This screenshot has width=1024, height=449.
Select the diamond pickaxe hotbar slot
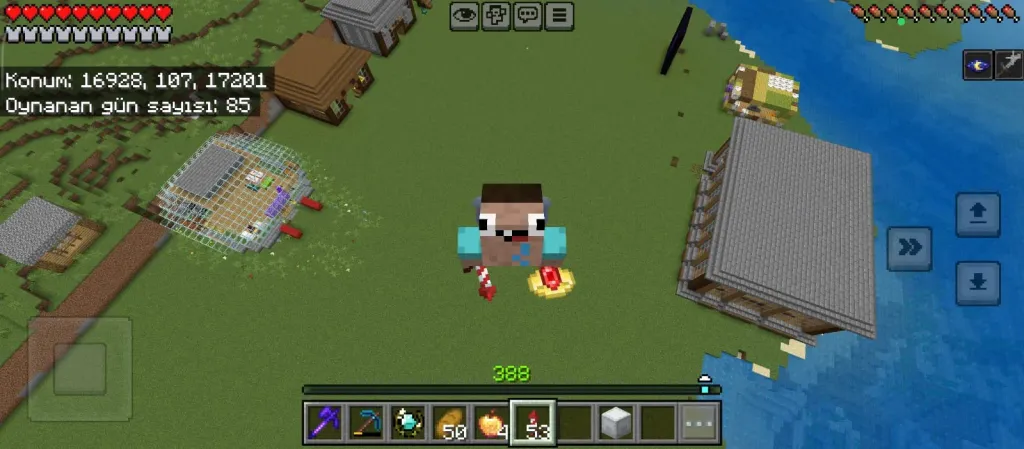click(x=367, y=423)
